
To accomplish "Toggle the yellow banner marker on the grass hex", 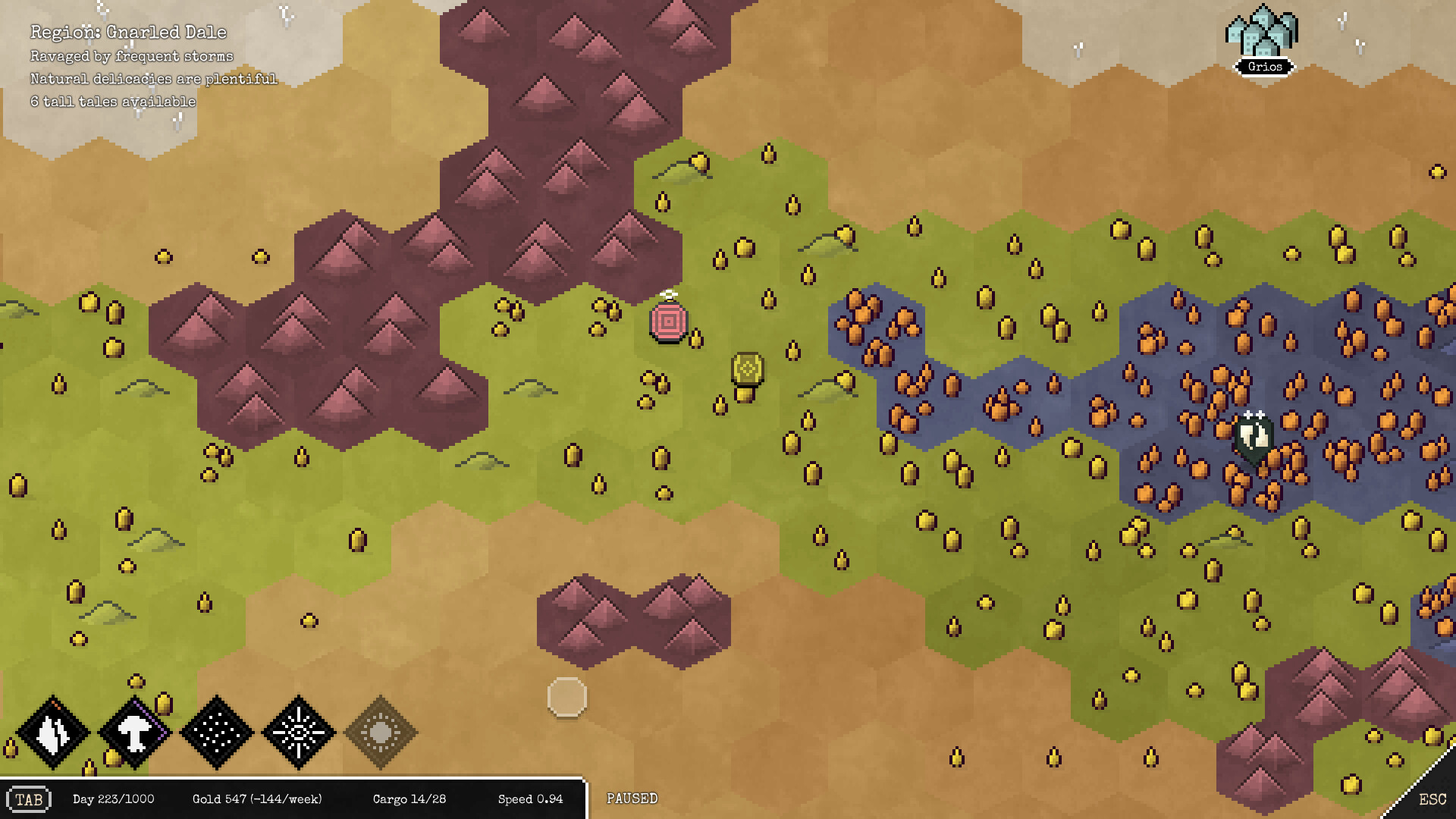I will pos(747,369).
